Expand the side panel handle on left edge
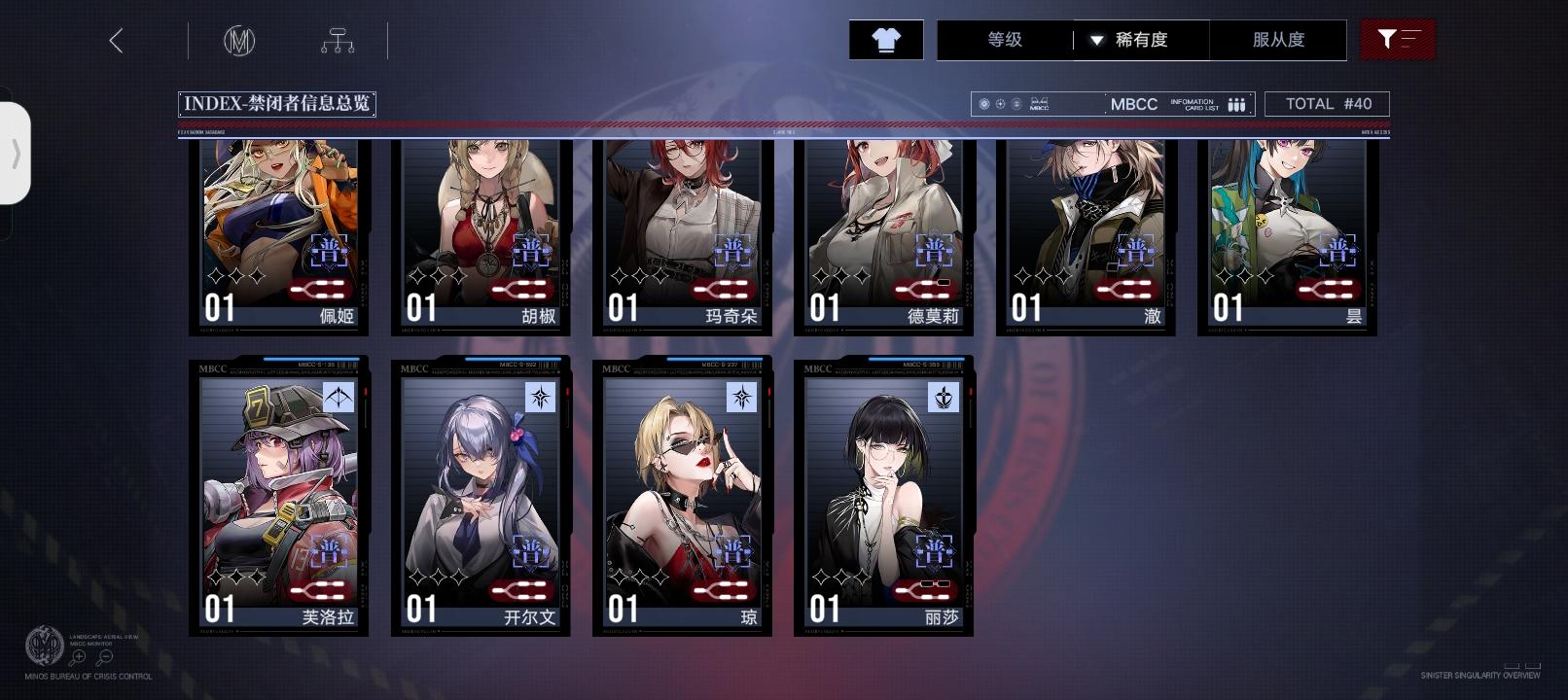This screenshot has width=1568, height=700. pos(17,156)
